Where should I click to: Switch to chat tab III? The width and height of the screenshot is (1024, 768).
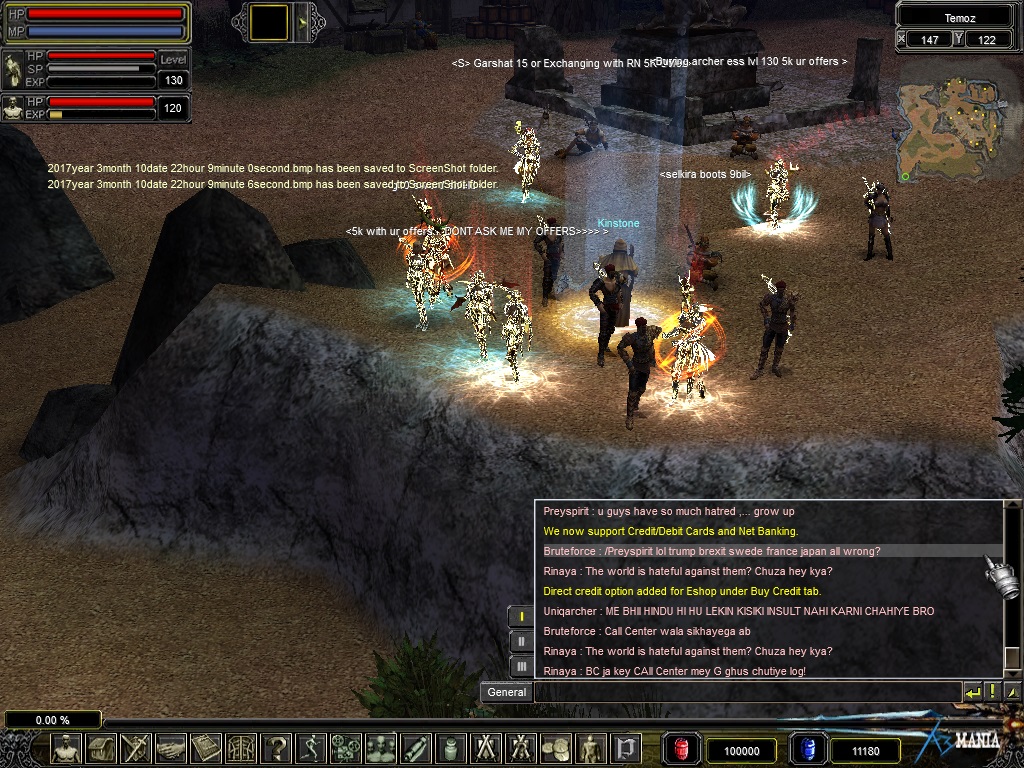coord(521,666)
